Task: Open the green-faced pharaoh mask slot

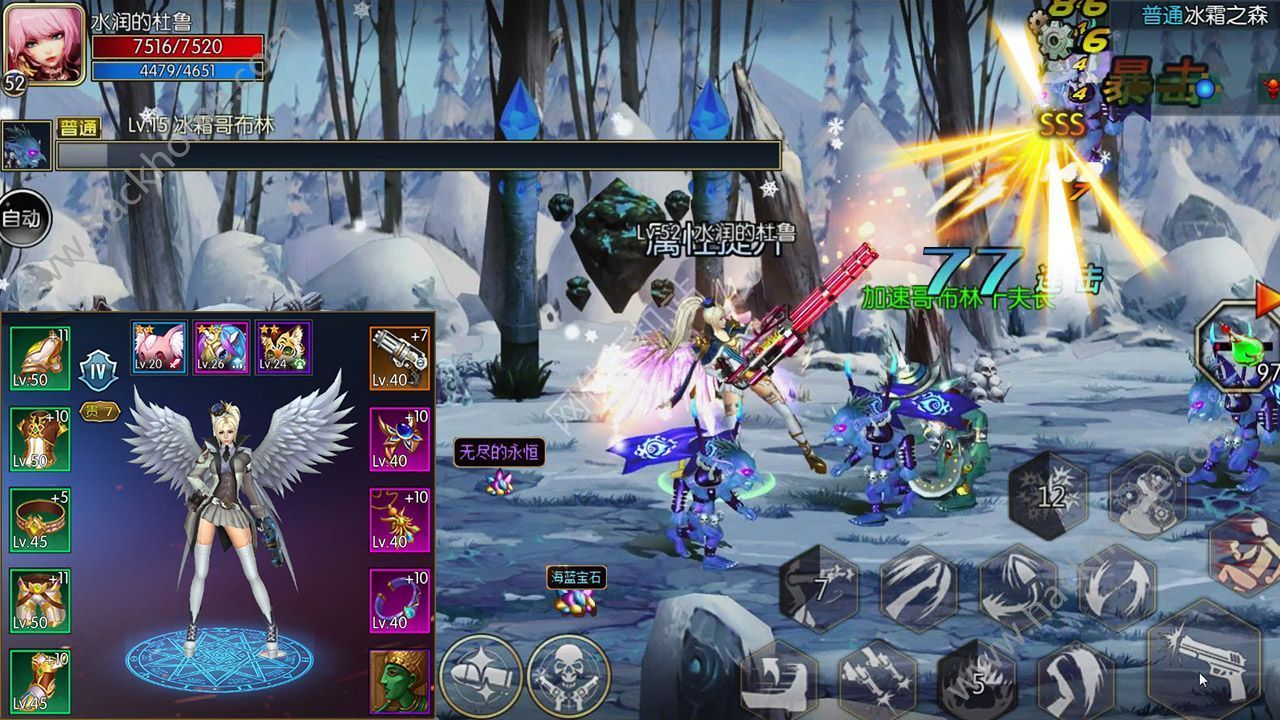Action: pos(399,681)
